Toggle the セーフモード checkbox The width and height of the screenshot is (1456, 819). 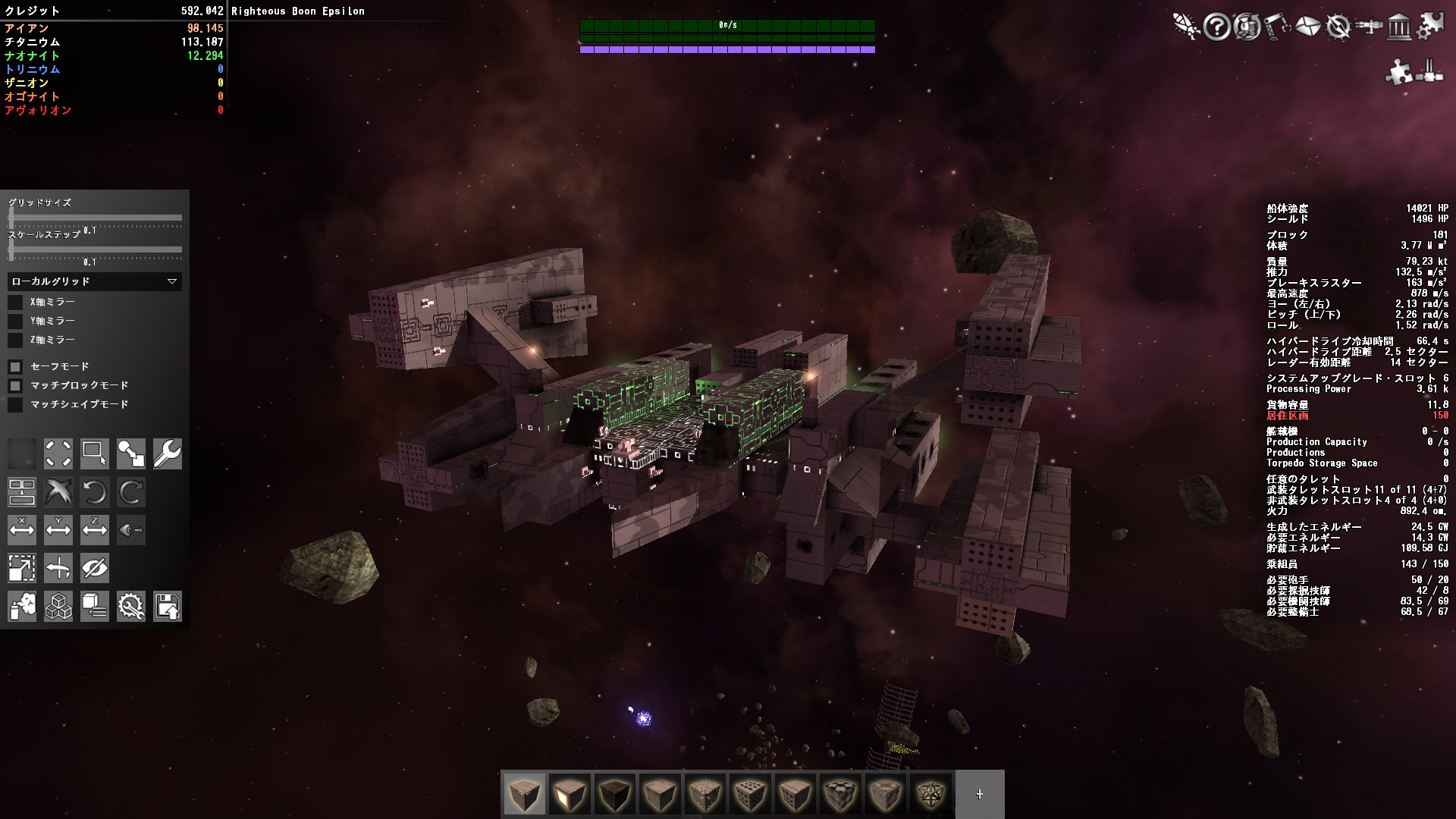click(x=16, y=366)
